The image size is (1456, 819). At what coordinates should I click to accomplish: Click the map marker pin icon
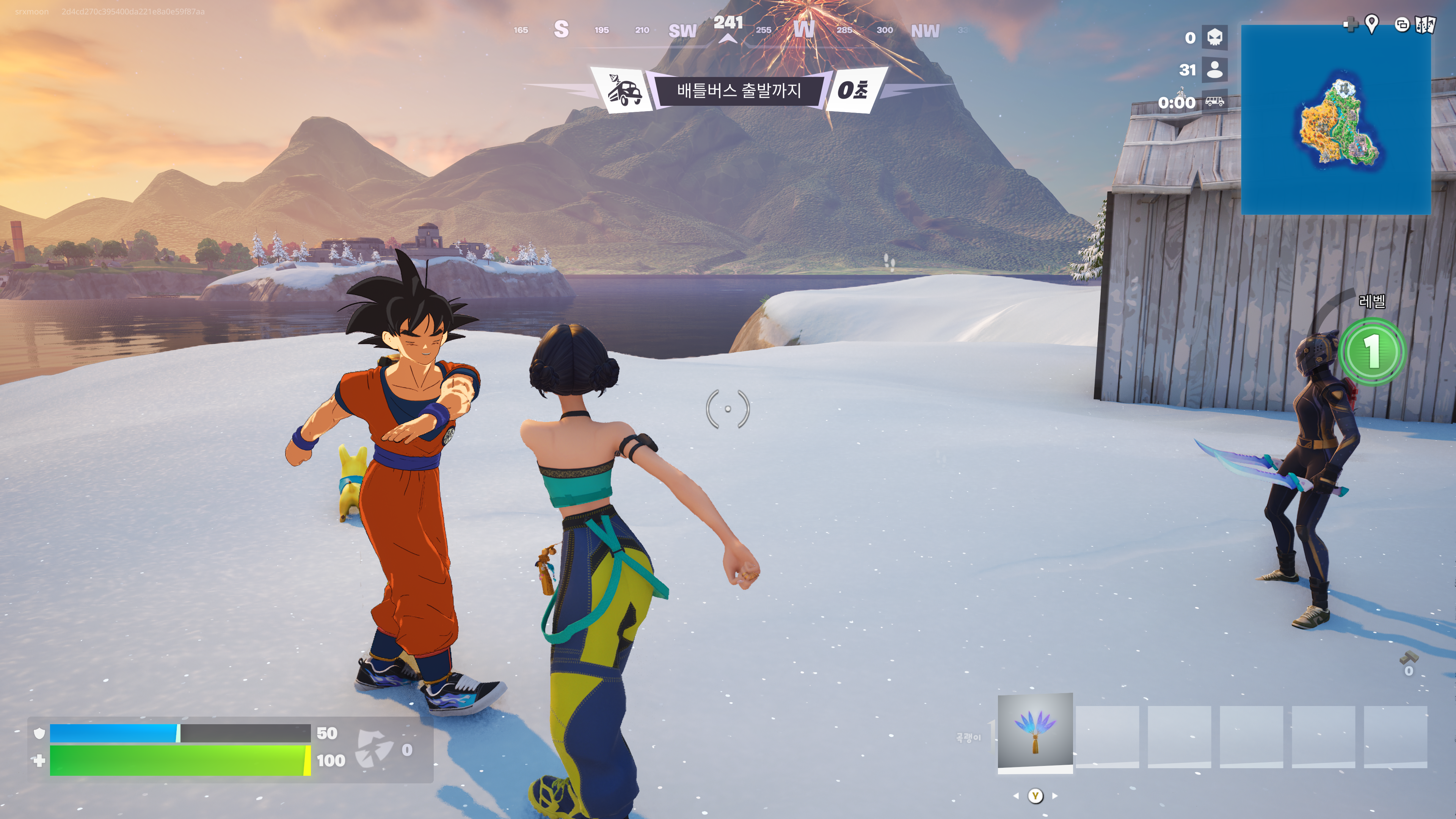click(1371, 24)
